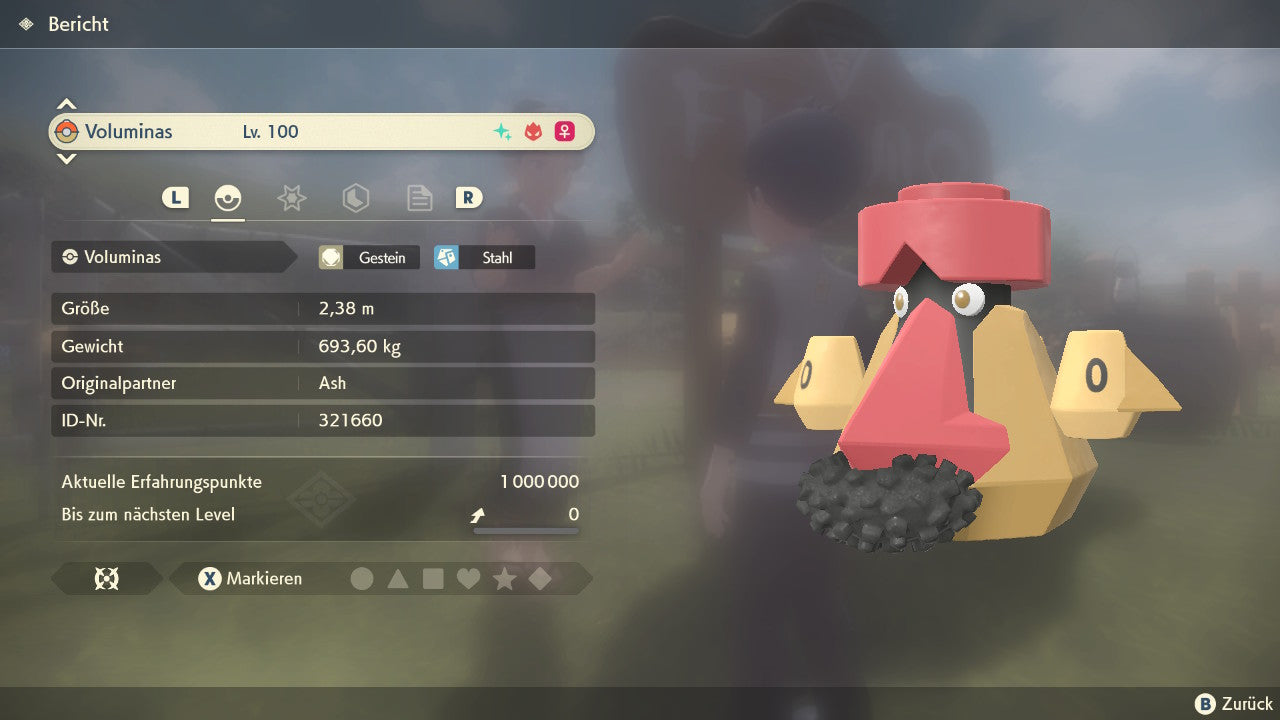Open the Poké Ball overview tab

[228, 198]
